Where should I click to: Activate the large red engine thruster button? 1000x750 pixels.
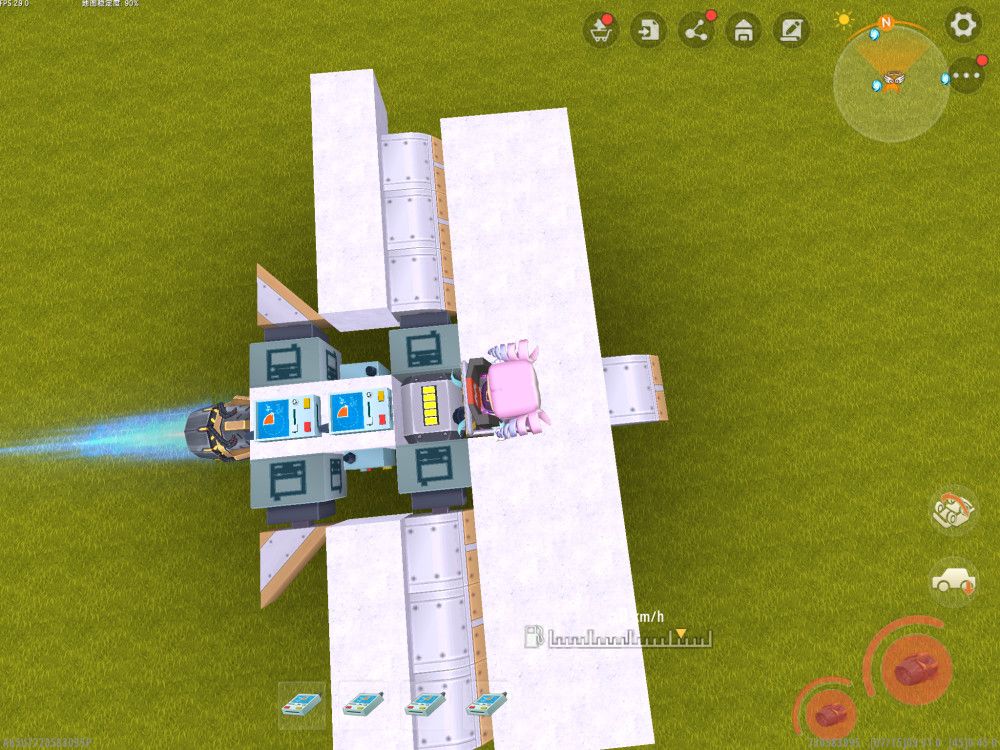(915, 668)
